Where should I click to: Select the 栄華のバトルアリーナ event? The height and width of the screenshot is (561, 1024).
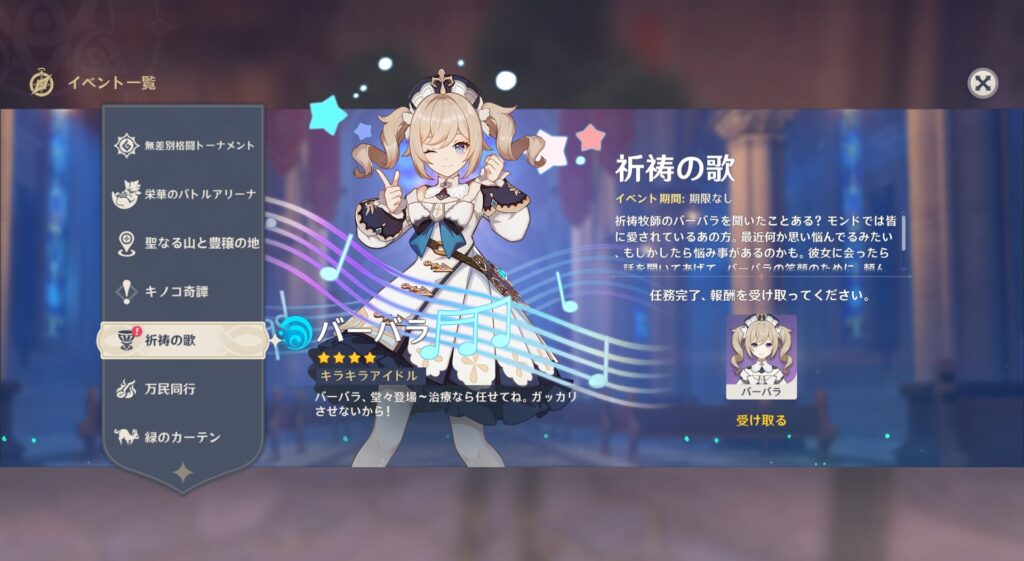coord(184,194)
